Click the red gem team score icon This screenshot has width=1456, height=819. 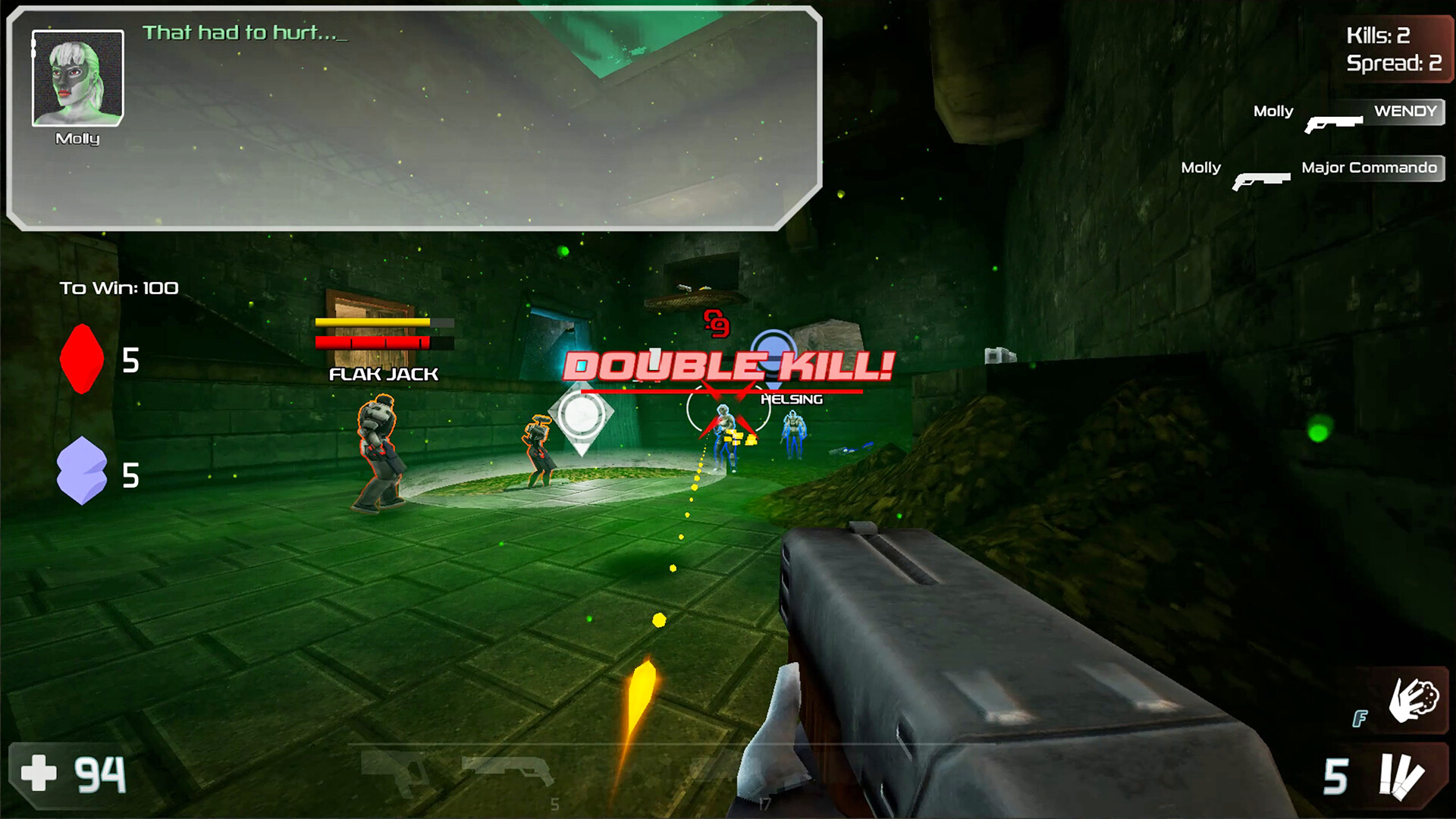coord(81,359)
